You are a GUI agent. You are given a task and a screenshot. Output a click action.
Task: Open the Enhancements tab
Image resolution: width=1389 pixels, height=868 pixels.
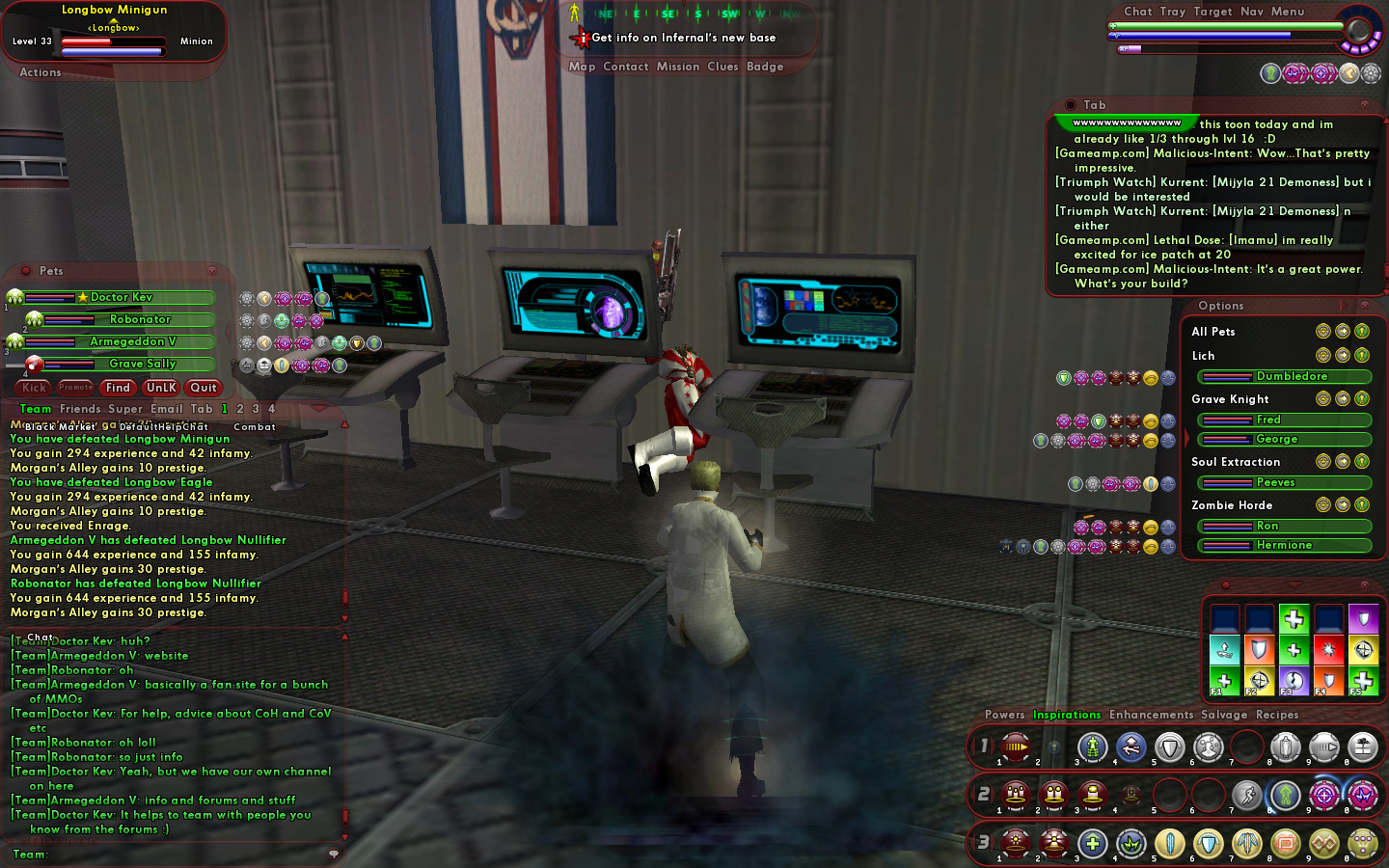click(x=1151, y=715)
